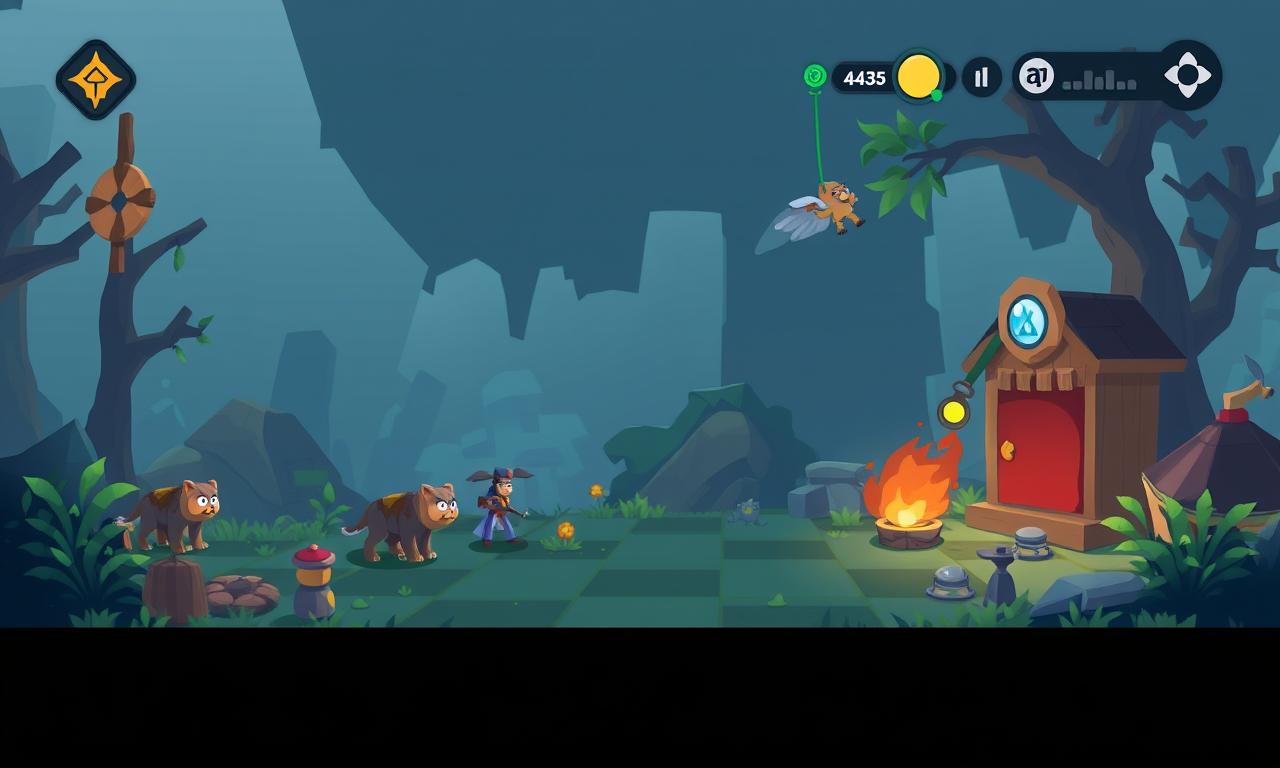Open the orange diamond emblem menu
The width and height of the screenshot is (1280, 768).
(x=96, y=80)
